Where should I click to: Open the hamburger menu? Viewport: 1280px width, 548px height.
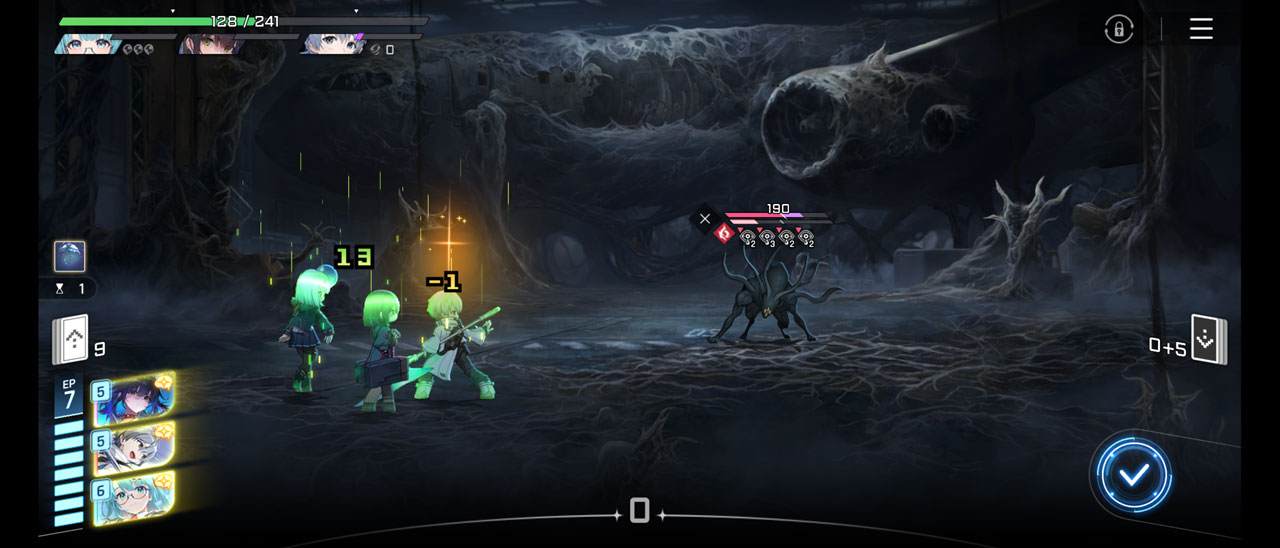[x=1201, y=29]
